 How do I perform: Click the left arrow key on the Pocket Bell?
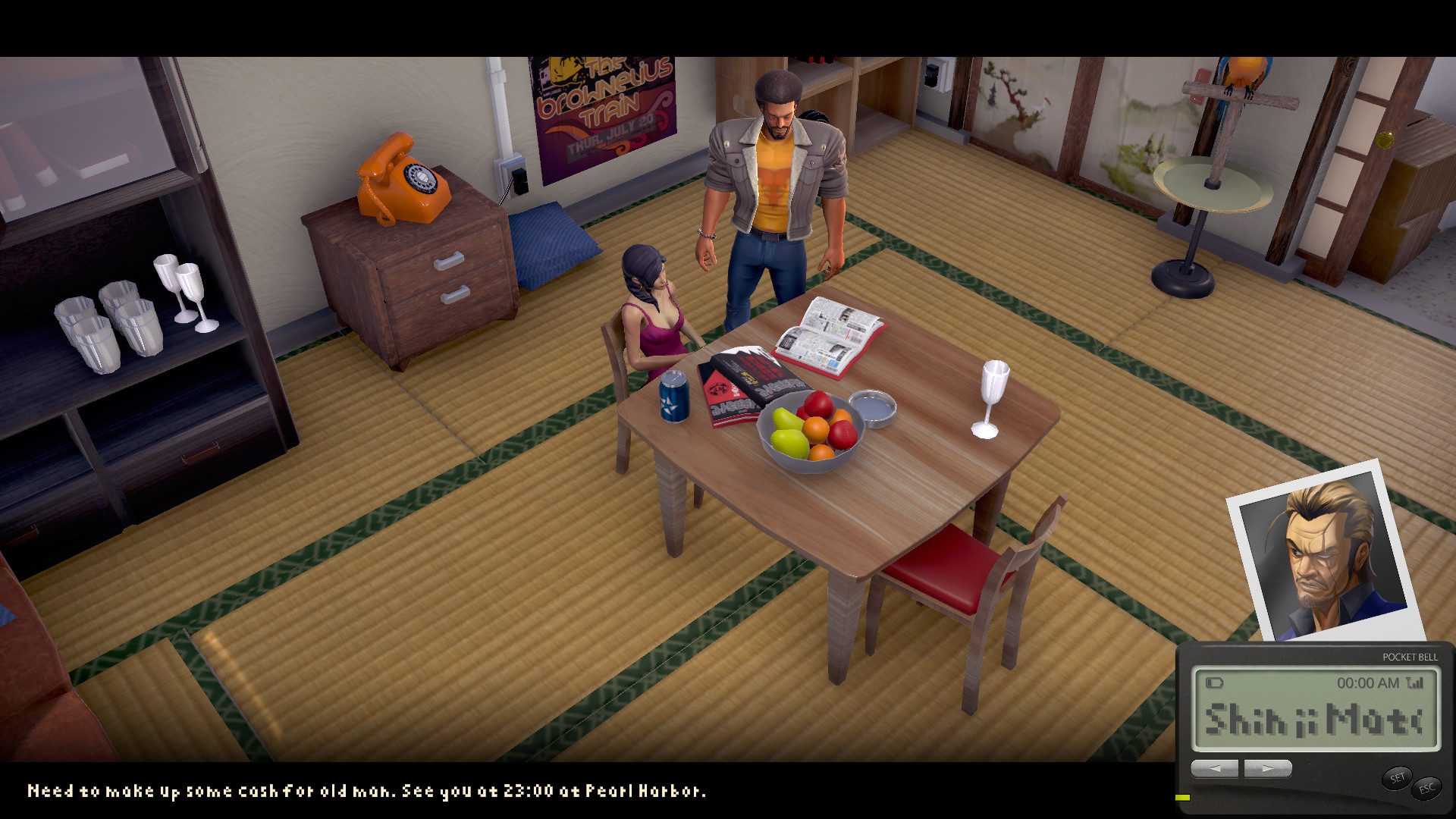click(1216, 768)
